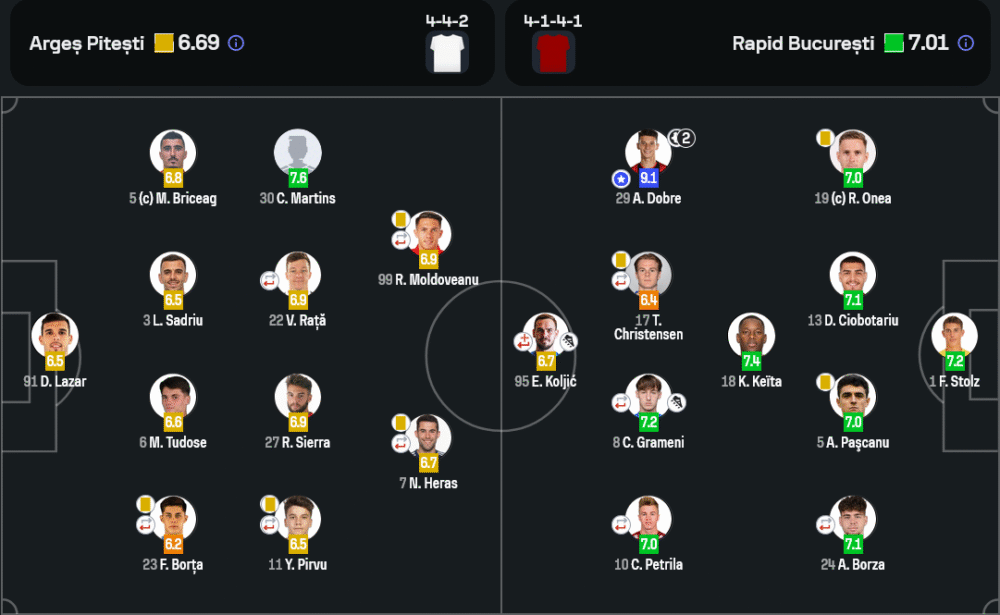View N. Heras player stats

coord(428,439)
